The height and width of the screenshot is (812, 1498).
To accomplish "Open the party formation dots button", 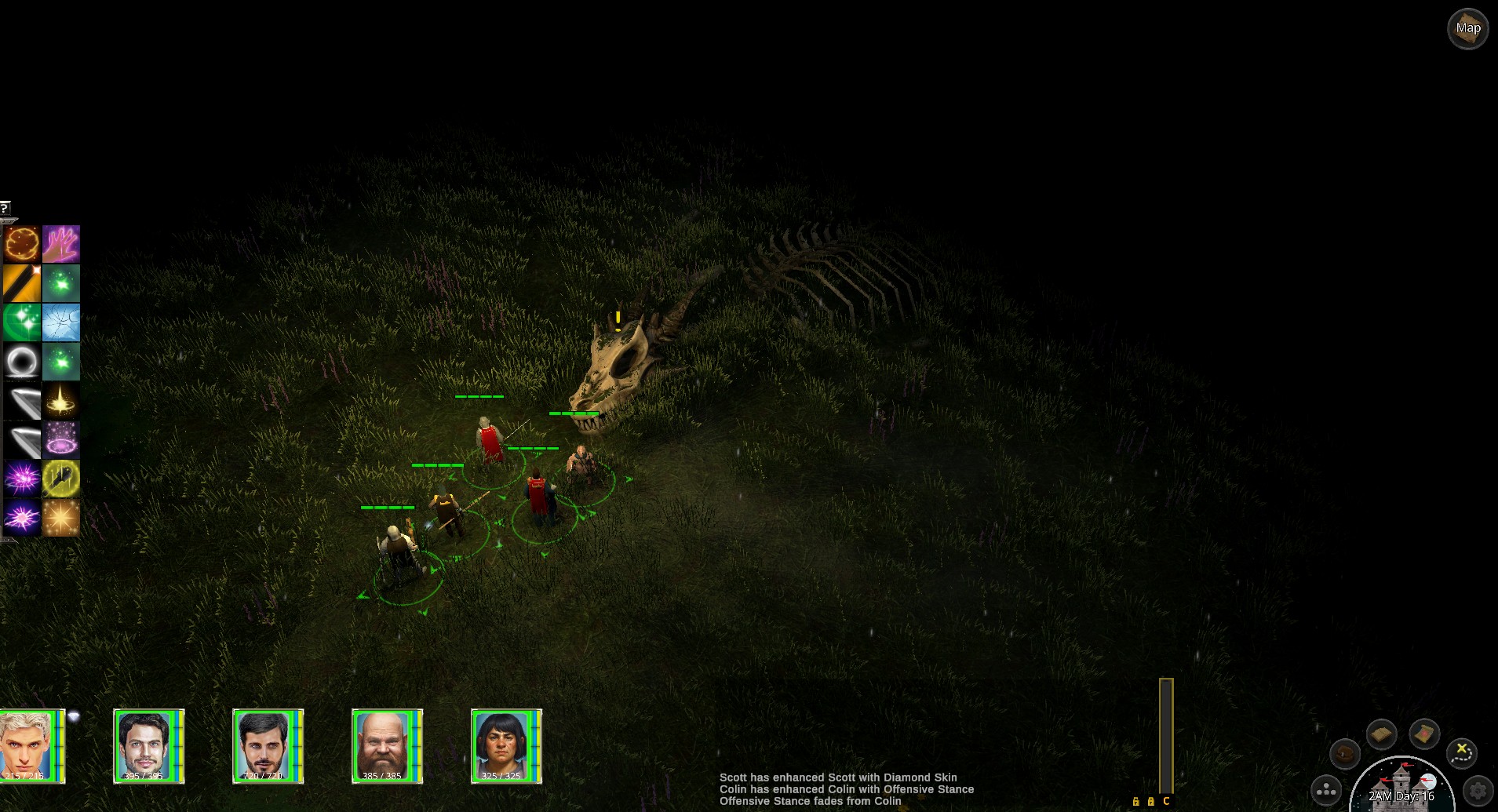I will [x=1326, y=790].
